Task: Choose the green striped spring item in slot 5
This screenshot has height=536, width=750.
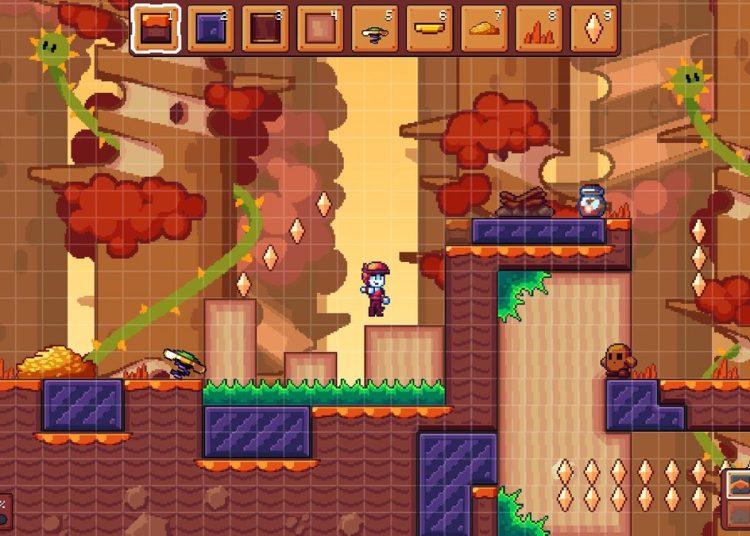Action: (x=375, y=29)
